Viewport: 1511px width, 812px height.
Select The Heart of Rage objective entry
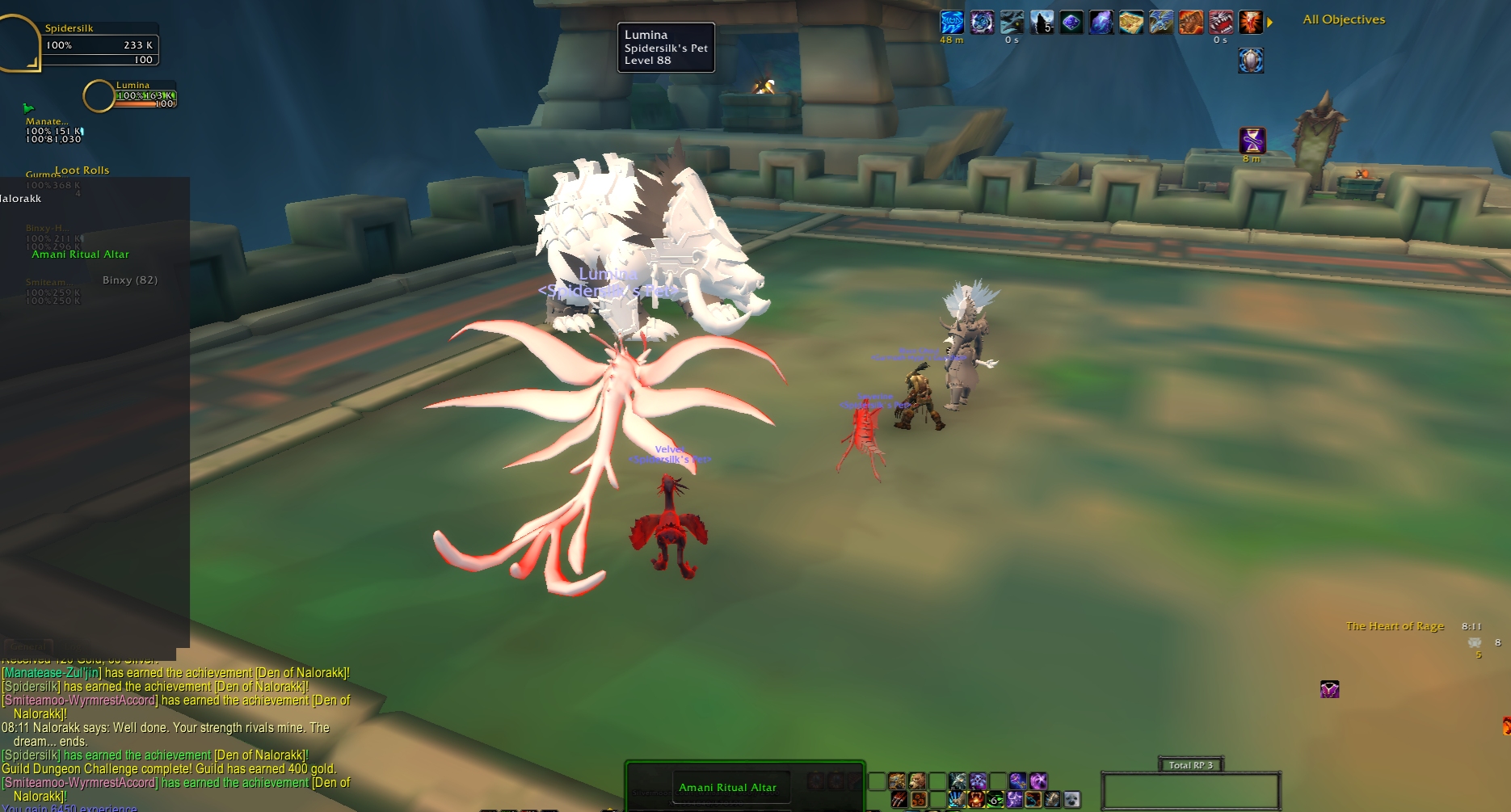(x=1395, y=626)
